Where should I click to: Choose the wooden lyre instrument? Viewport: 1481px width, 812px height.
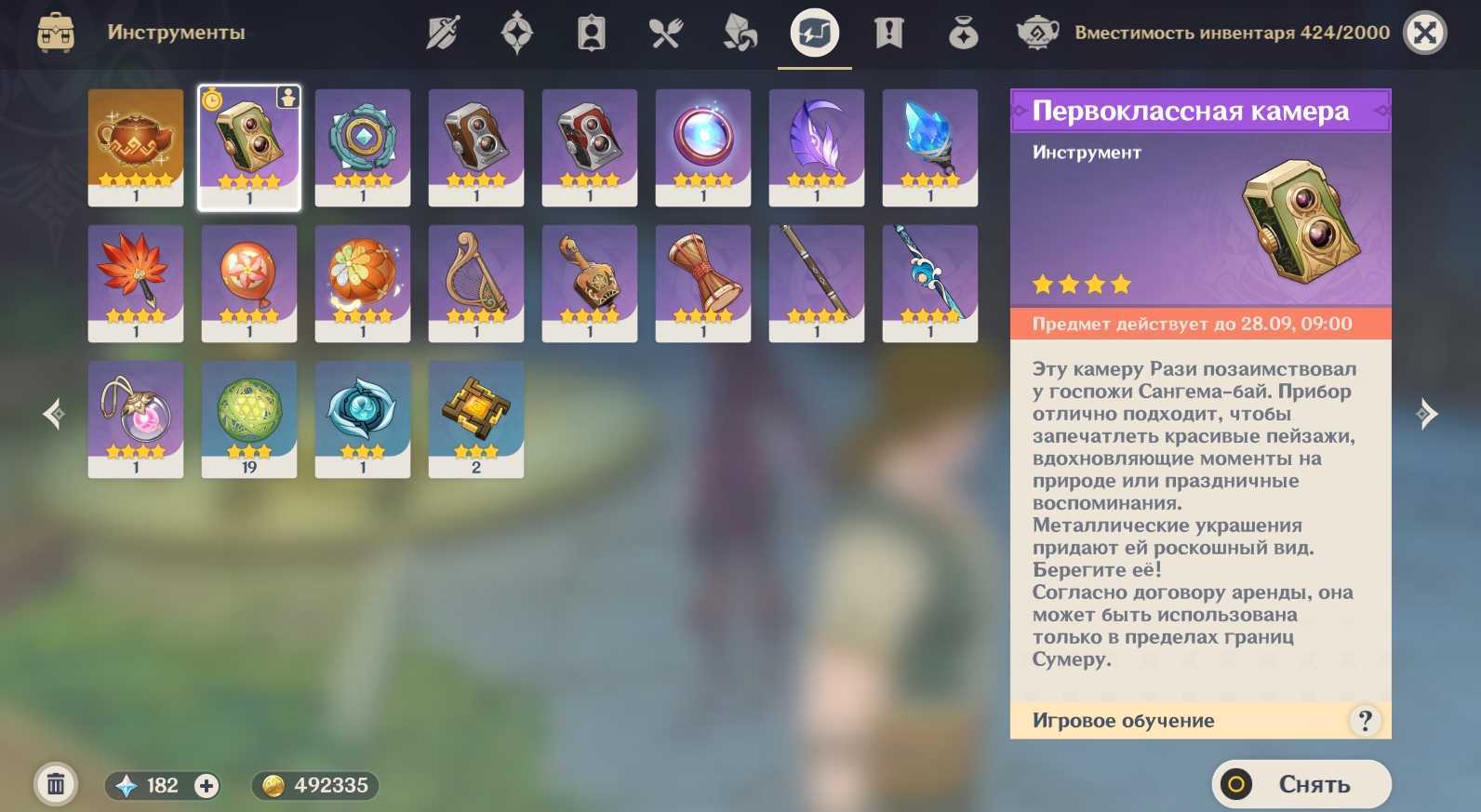(476, 283)
